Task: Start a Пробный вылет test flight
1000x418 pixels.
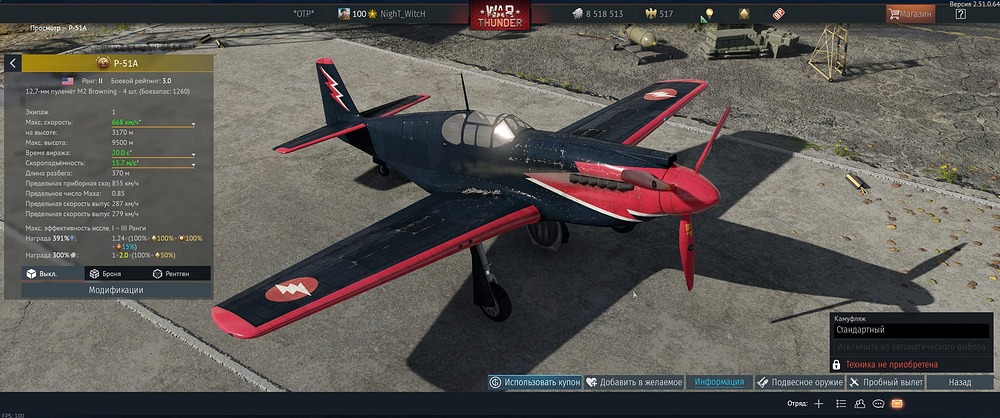Action: pyautogui.click(x=886, y=382)
